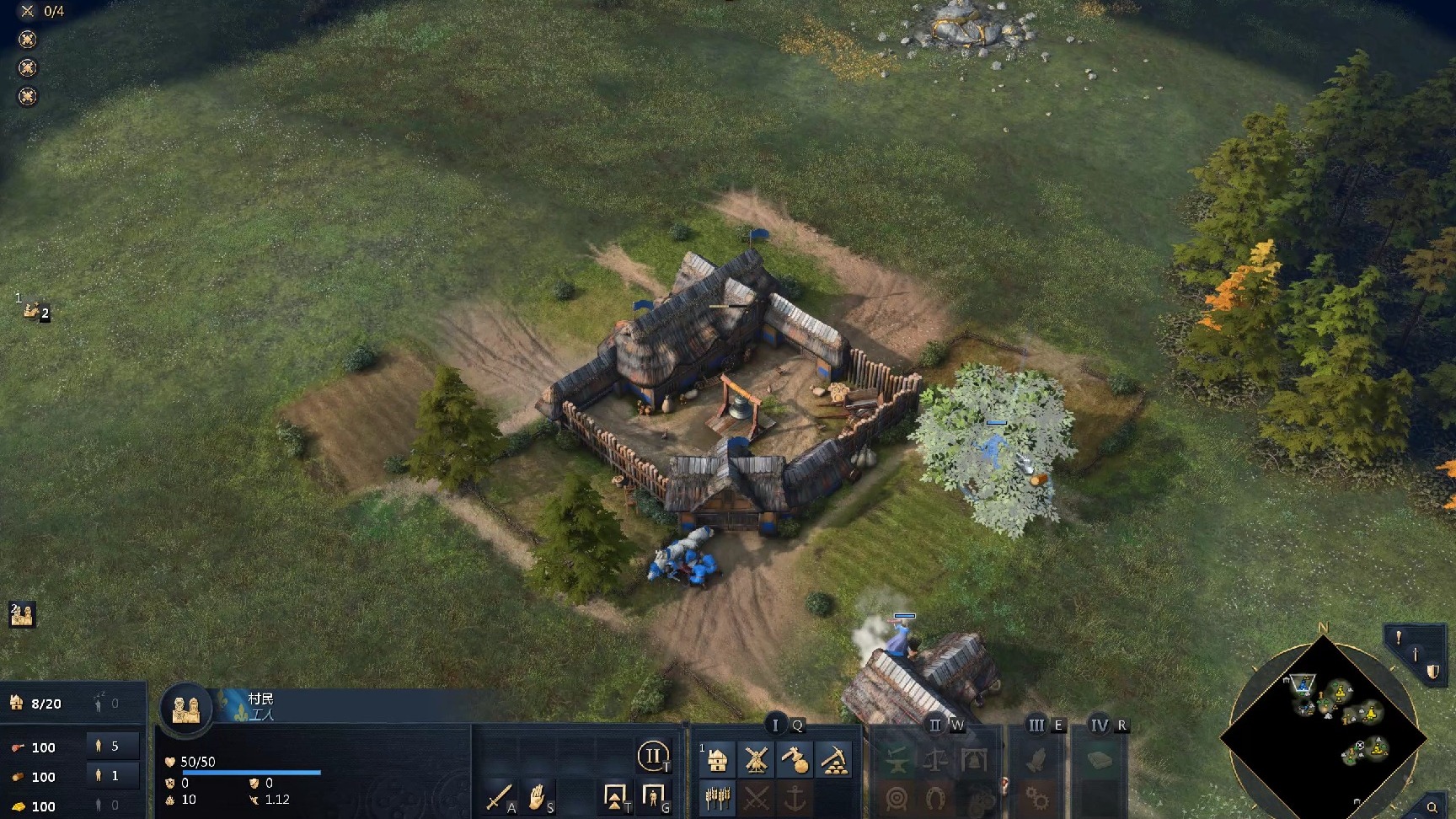
Task: Toggle the shield icon beside the minimap
Action: click(x=1432, y=672)
